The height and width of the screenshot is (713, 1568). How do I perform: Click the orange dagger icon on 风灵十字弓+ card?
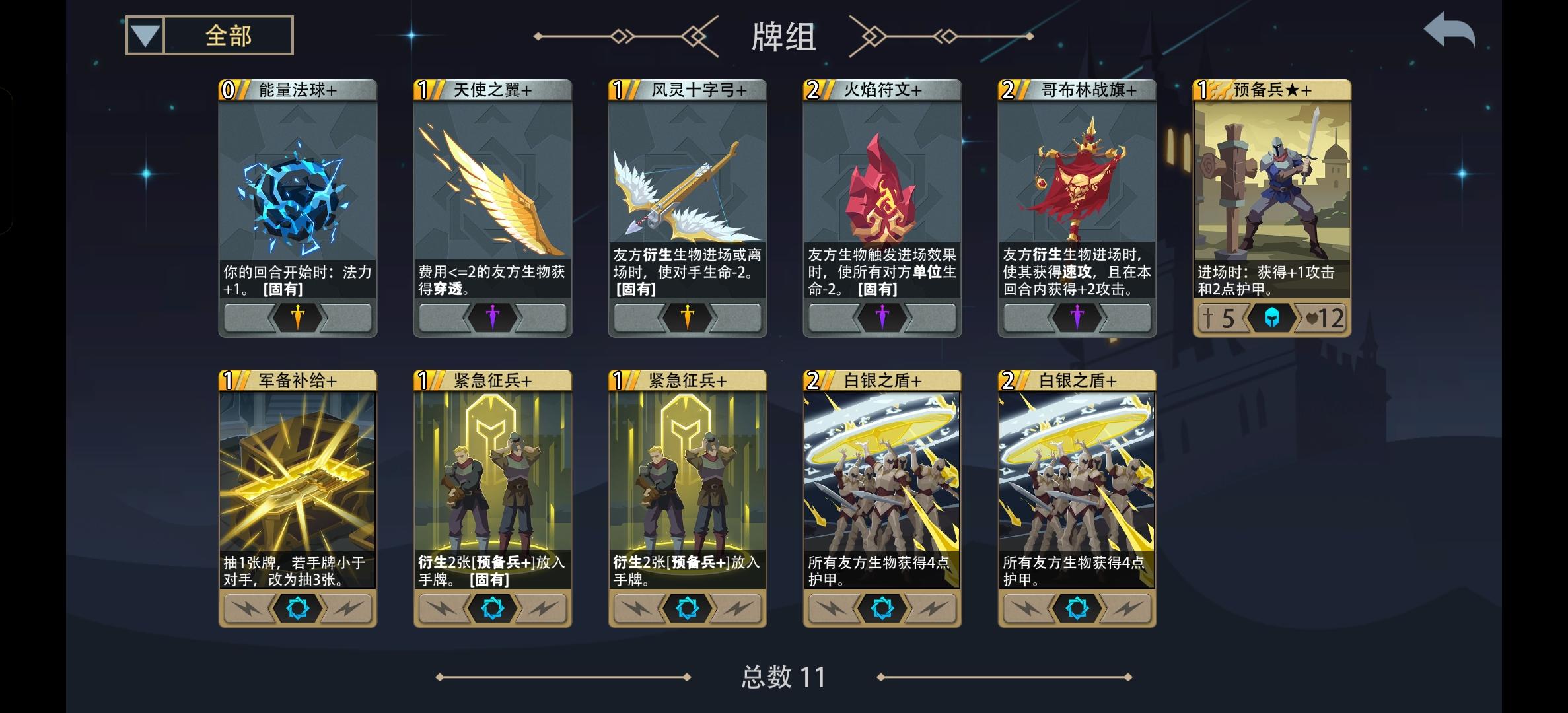pyautogui.click(x=687, y=318)
